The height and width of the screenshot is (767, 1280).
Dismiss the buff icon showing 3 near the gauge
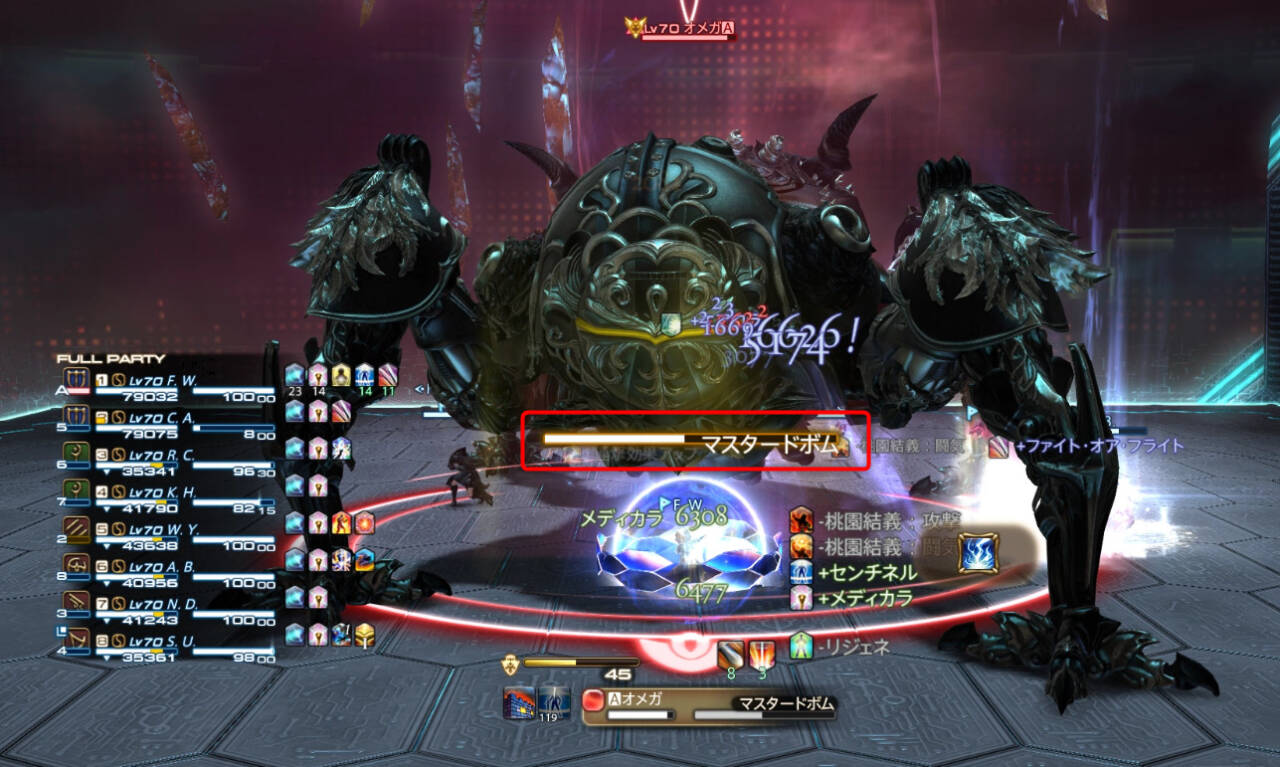tap(761, 652)
